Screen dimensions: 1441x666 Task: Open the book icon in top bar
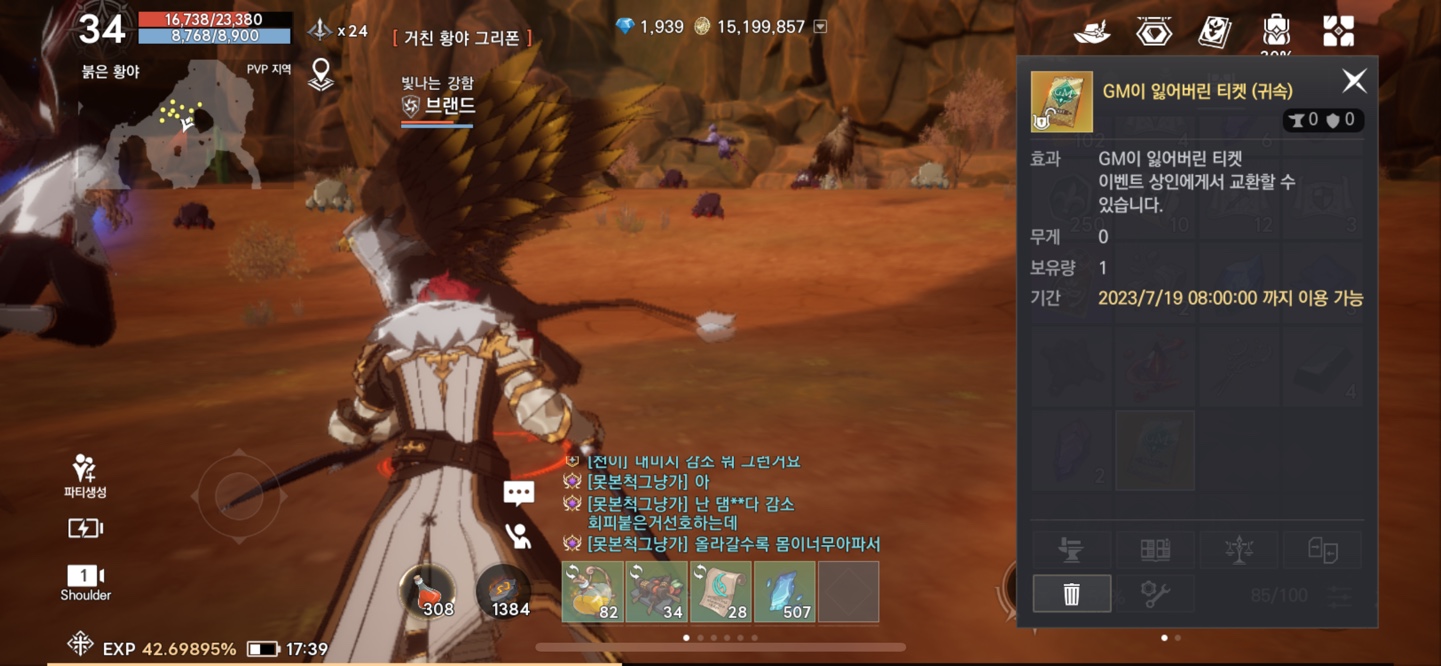[1214, 32]
